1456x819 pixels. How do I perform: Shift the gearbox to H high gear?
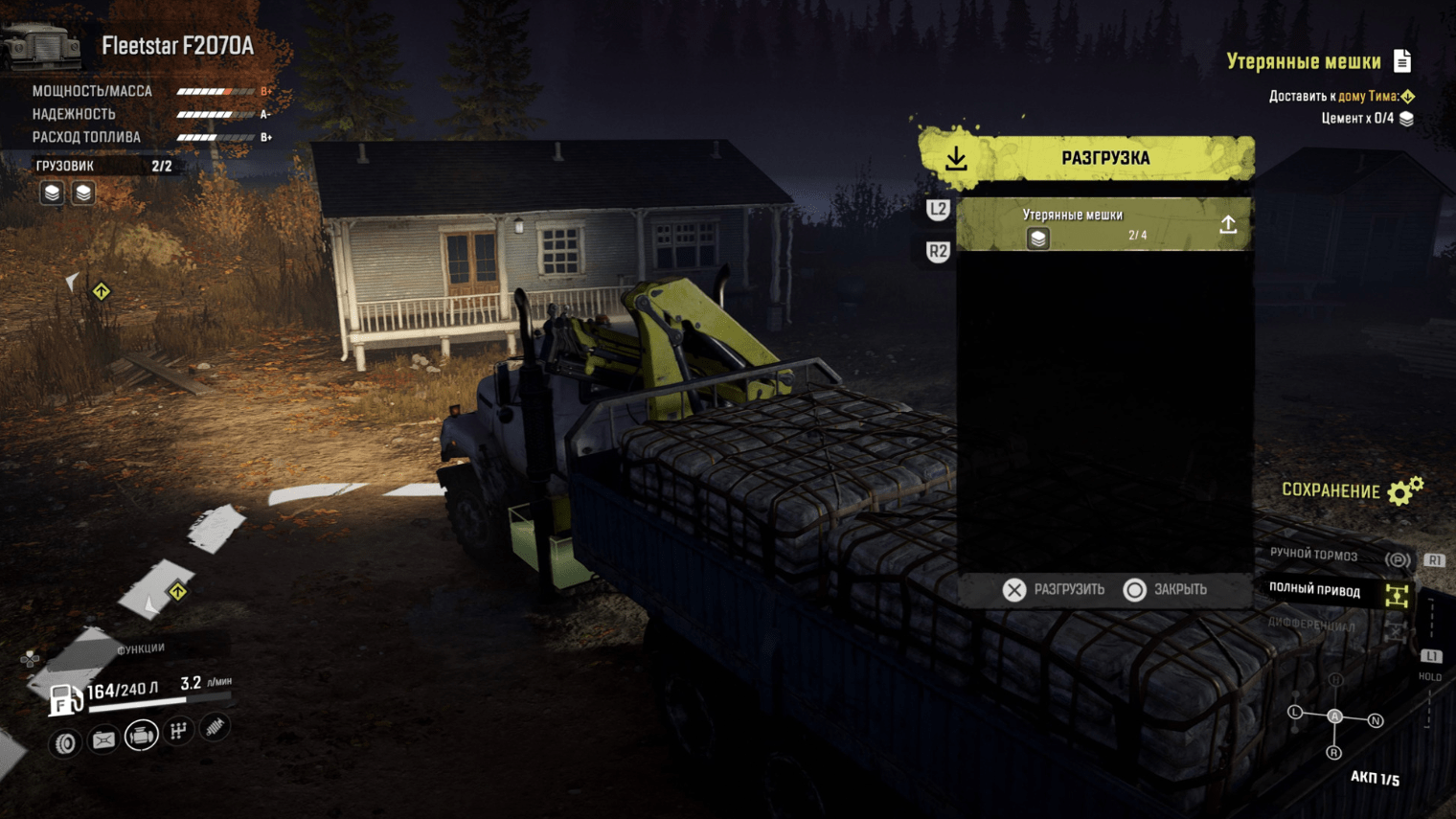1335,680
